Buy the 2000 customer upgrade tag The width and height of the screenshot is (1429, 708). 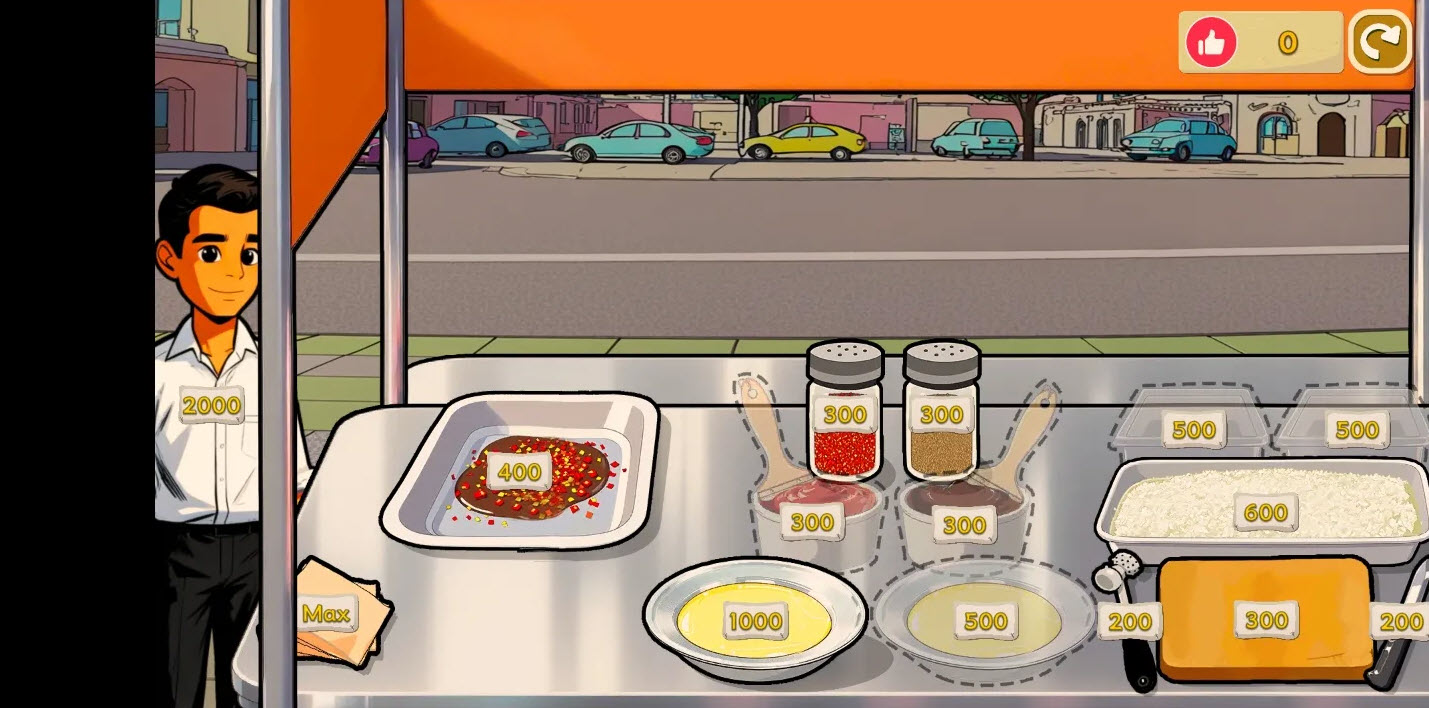[x=211, y=405]
